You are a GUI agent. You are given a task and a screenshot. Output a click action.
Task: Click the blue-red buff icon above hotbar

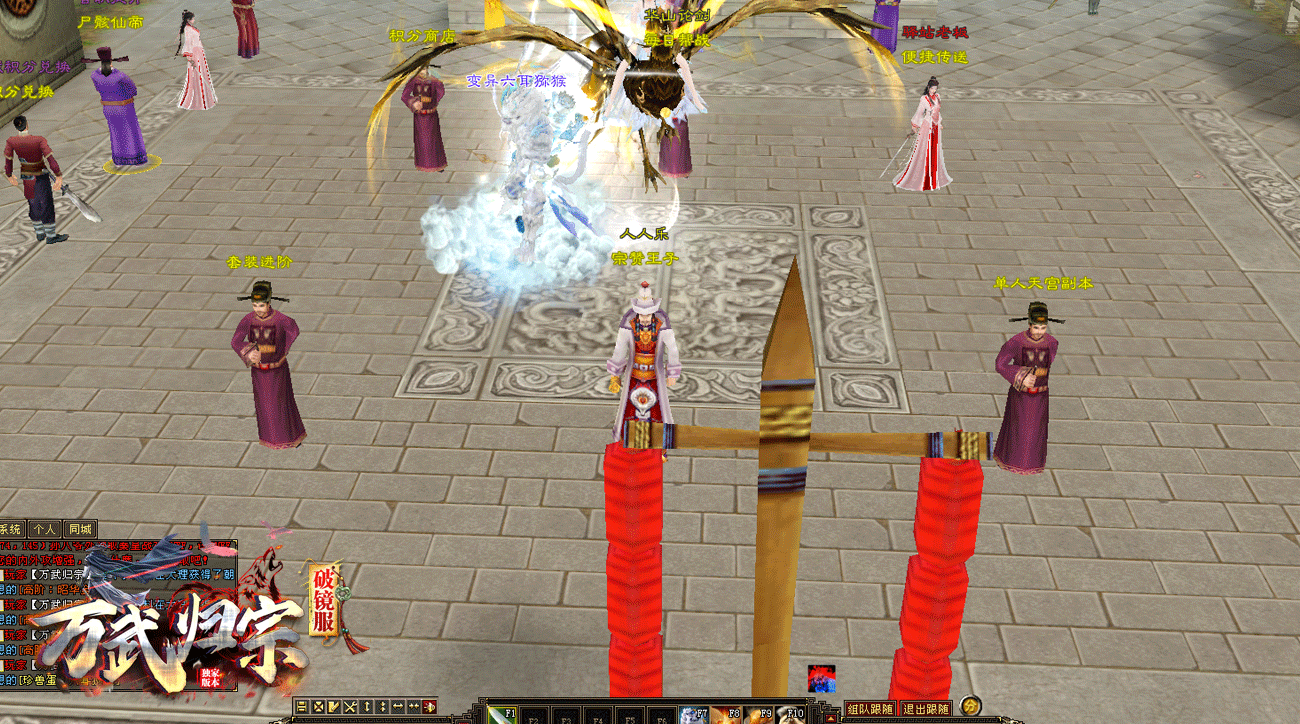tap(822, 678)
